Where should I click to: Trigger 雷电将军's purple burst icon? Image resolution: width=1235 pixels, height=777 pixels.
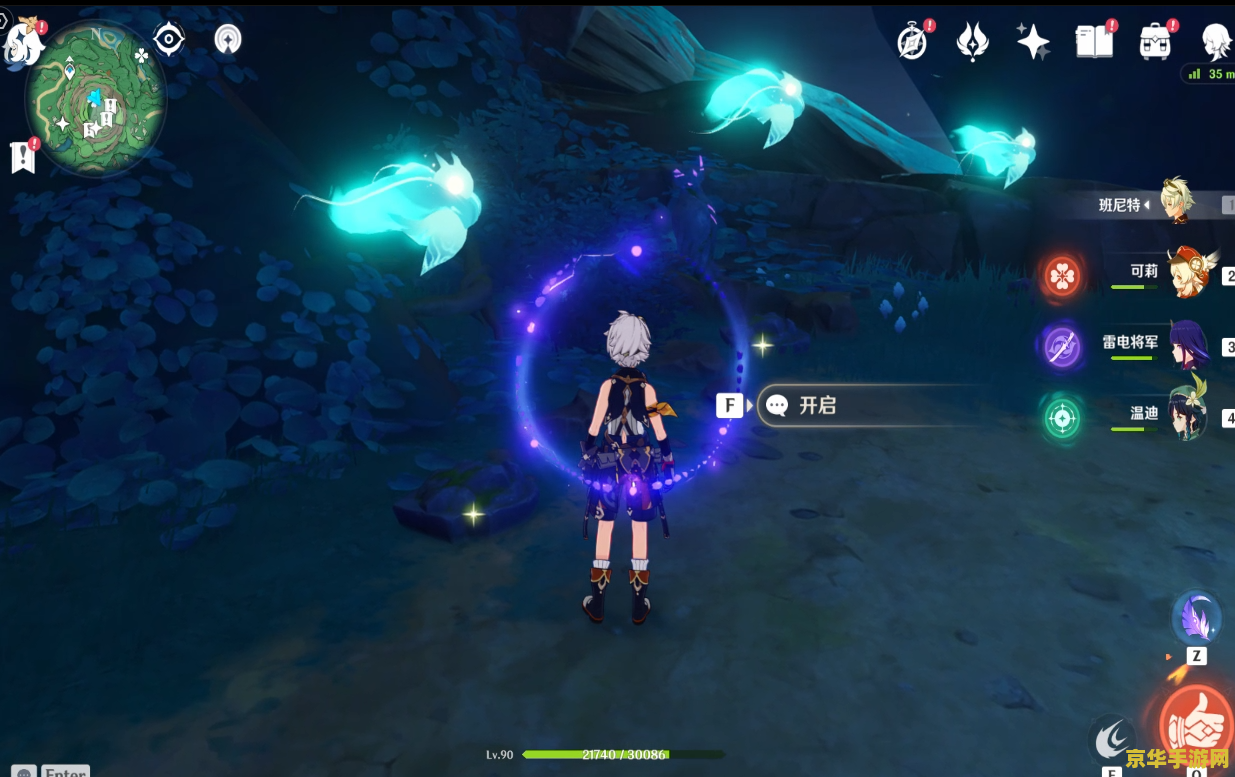pos(1061,346)
